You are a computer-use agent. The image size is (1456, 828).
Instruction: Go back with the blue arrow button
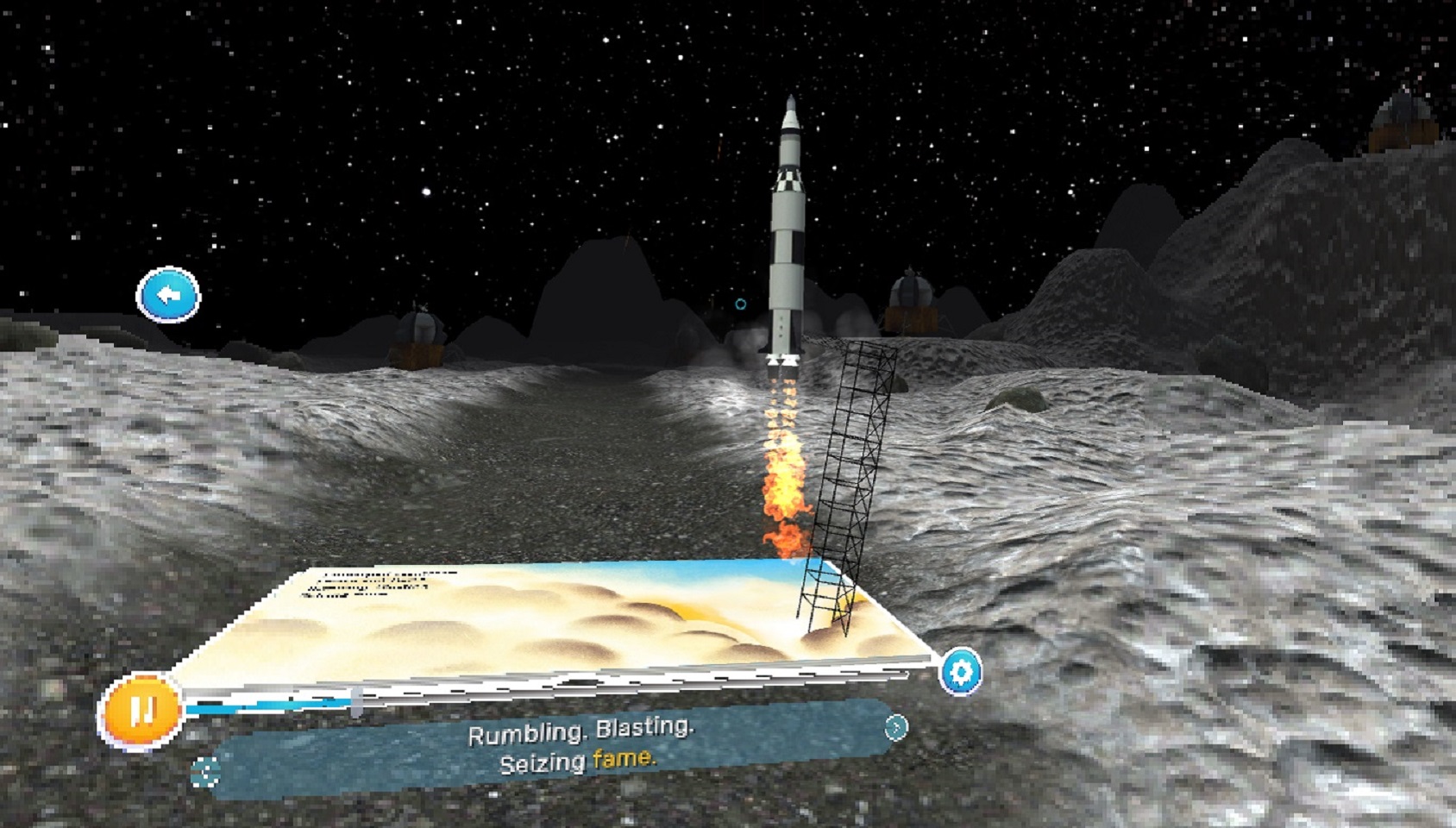[x=168, y=295]
